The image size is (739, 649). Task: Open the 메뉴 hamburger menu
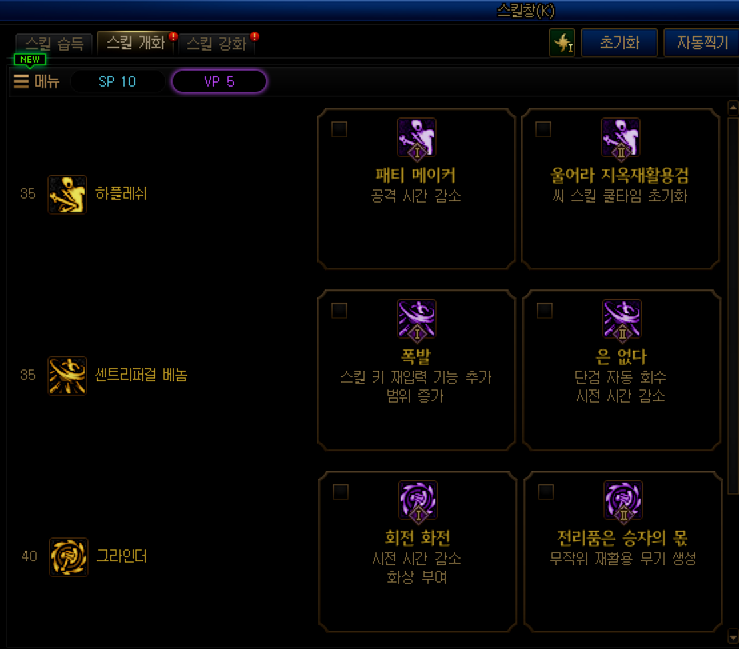point(36,82)
